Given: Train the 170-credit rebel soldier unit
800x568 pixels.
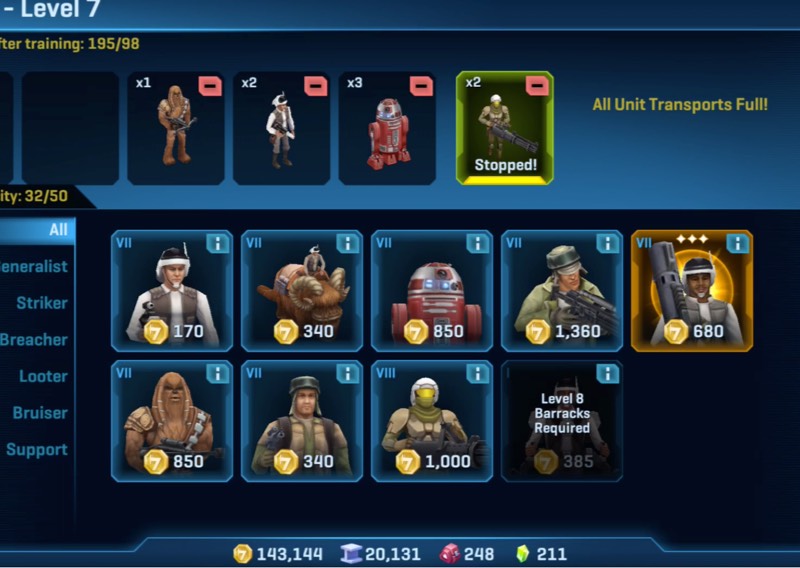Looking at the screenshot, I should 172,291.
